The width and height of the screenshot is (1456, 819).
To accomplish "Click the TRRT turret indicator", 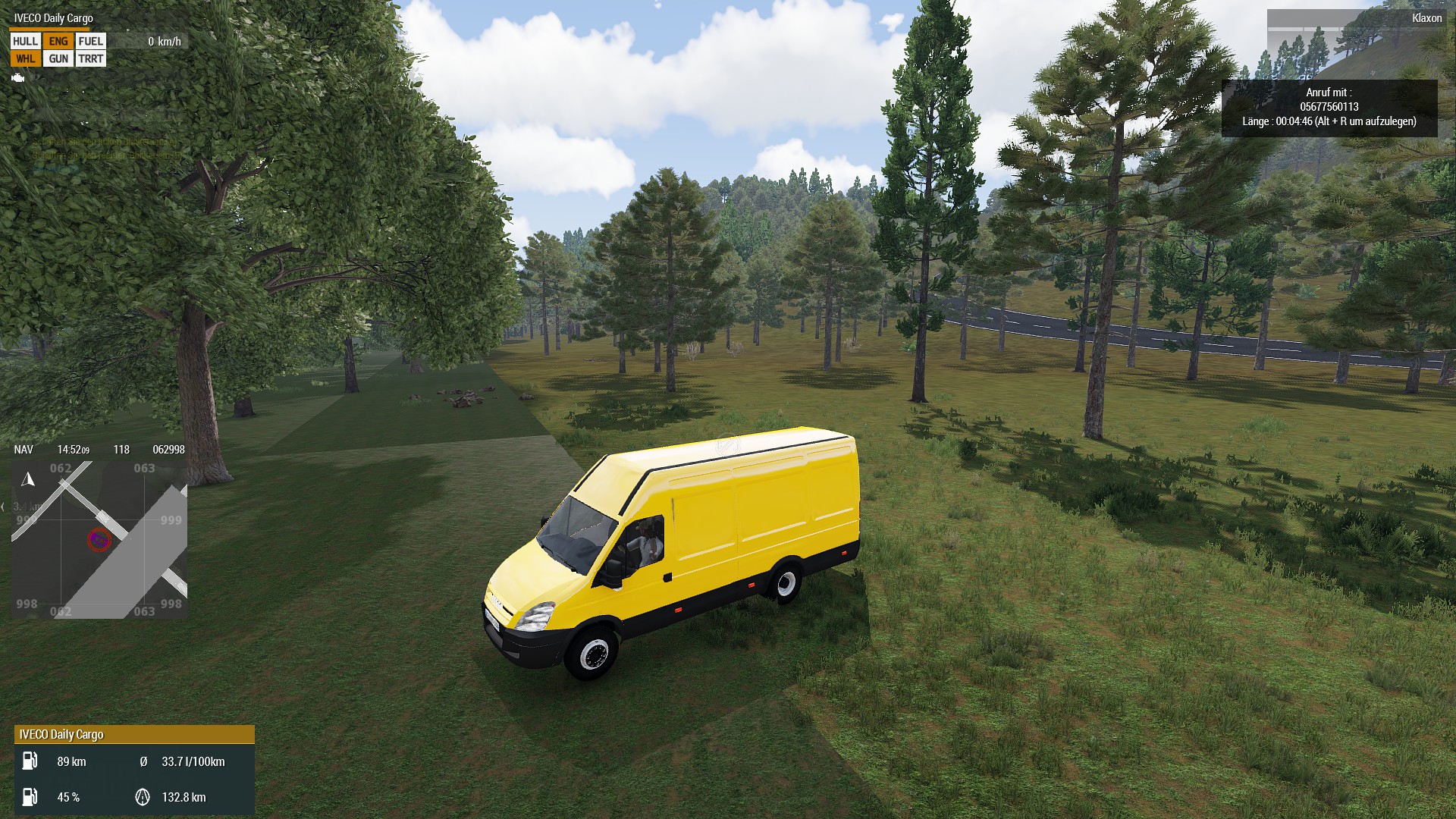I will [90, 58].
